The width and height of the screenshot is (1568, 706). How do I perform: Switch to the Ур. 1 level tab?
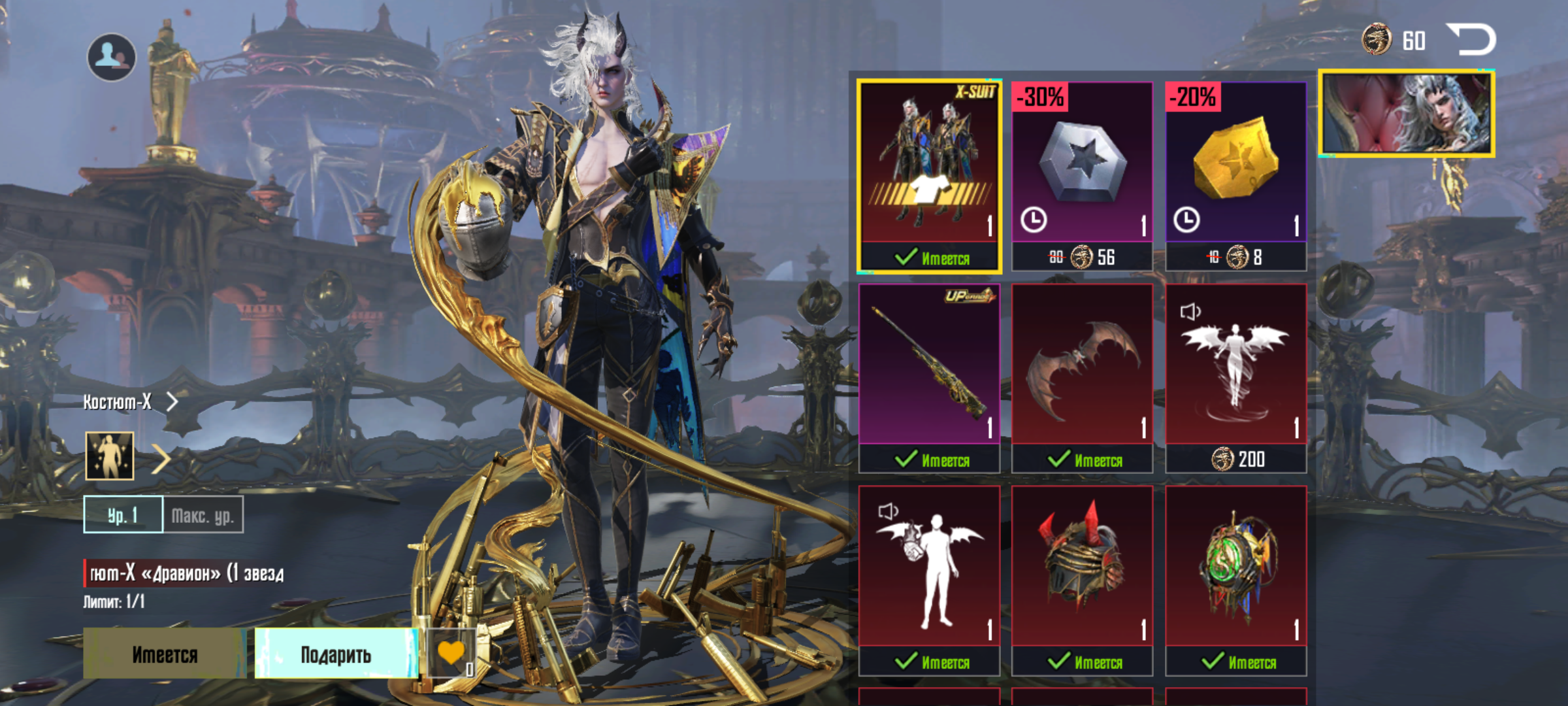pos(123,515)
